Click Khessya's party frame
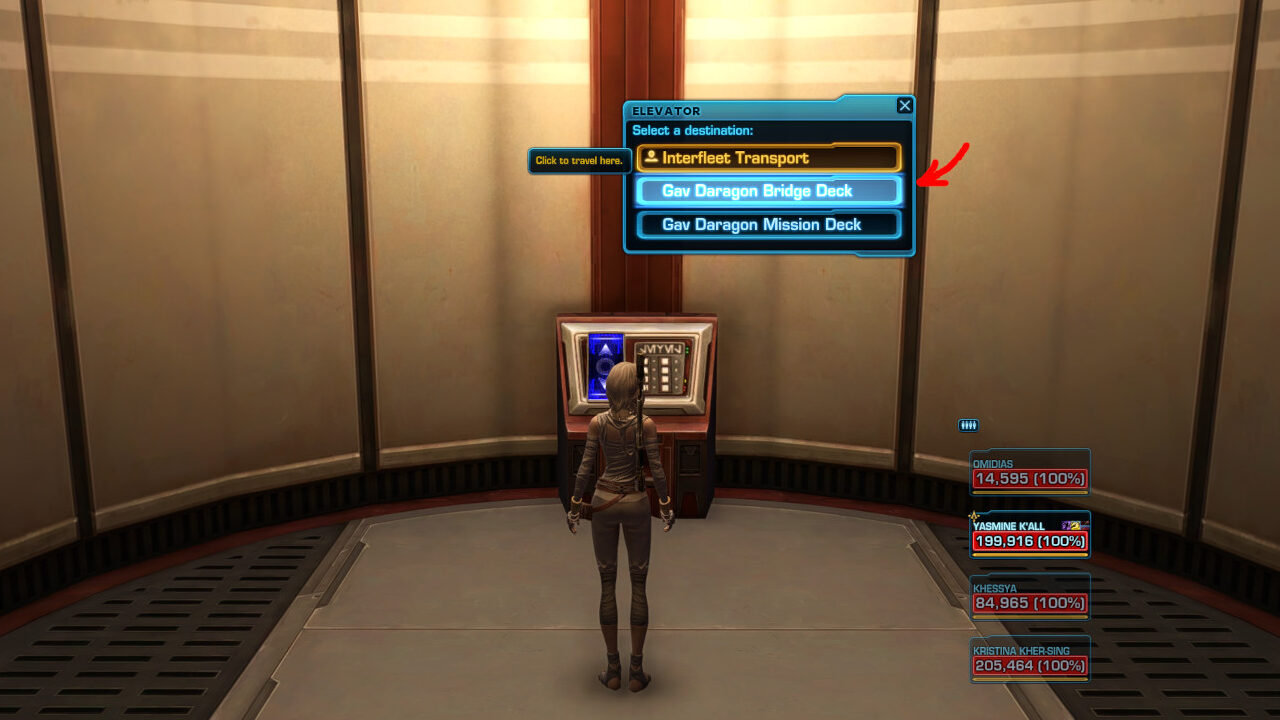Viewport: 1280px width, 720px height. (x=1029, y=597)
